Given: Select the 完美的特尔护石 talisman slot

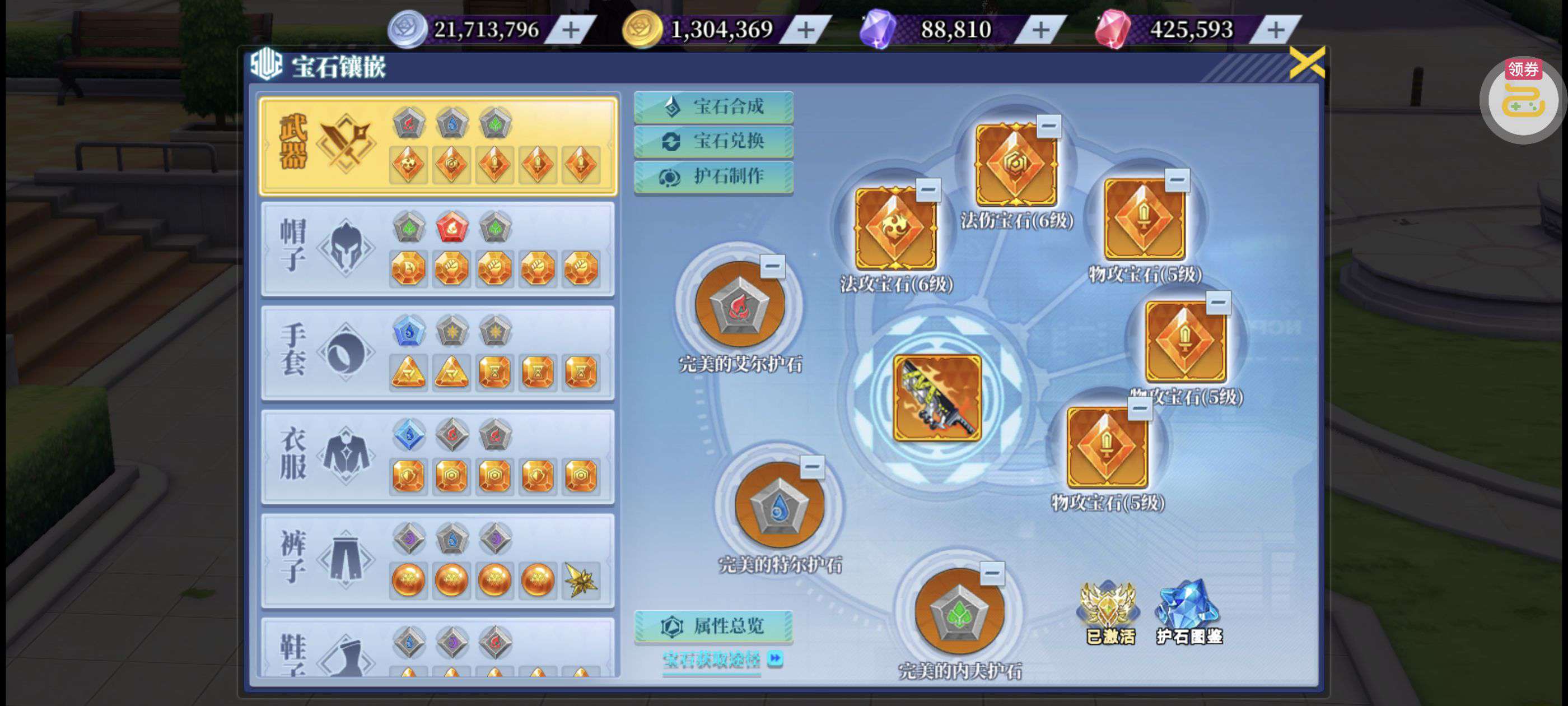Looking at the screenshot, I should tap(779, 505).
